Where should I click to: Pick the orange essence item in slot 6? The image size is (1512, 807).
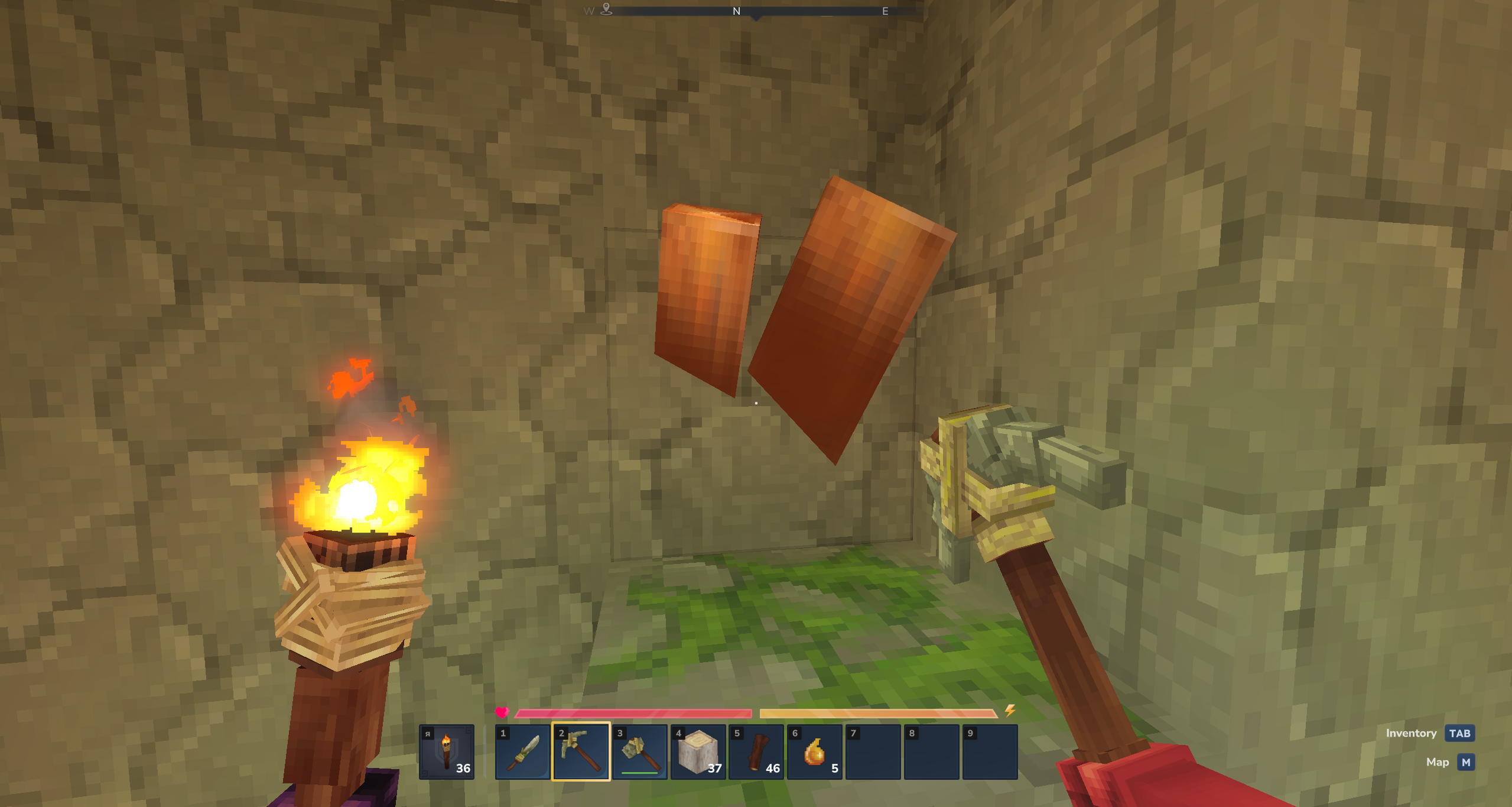point(814,751)
